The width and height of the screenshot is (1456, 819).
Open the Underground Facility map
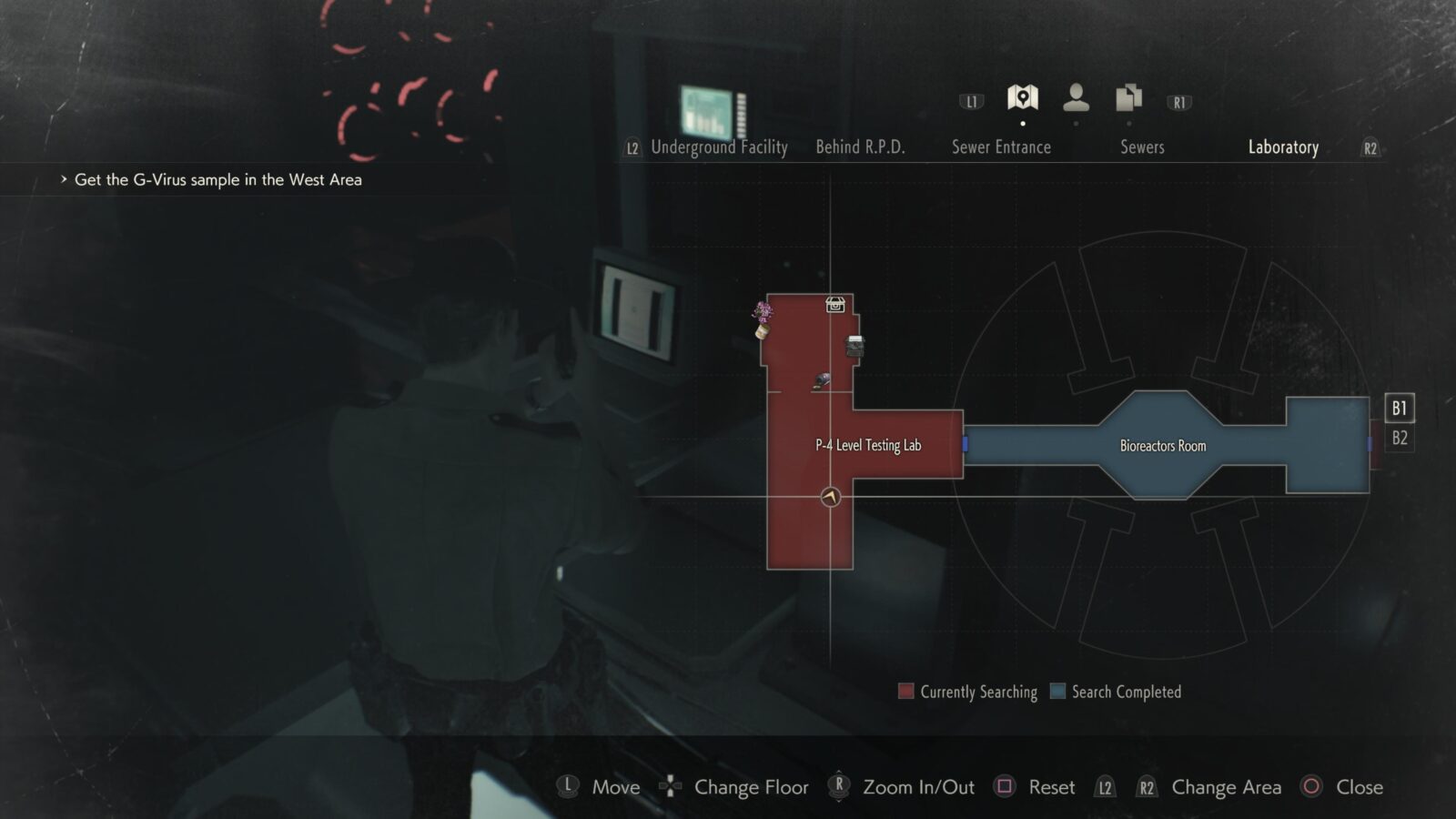[719, 147]
